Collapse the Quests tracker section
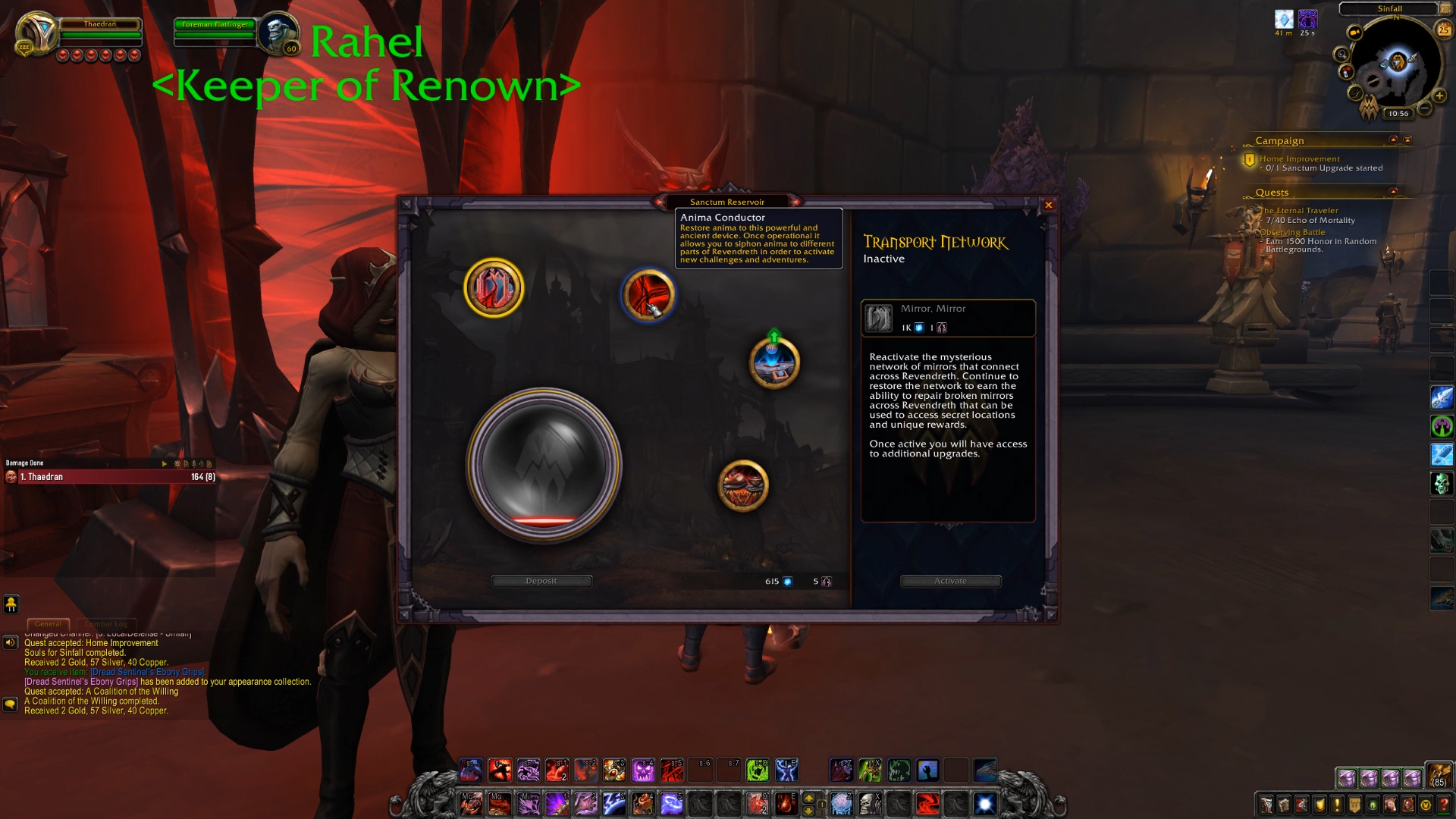The image size is (1456, 819). 1395,192
